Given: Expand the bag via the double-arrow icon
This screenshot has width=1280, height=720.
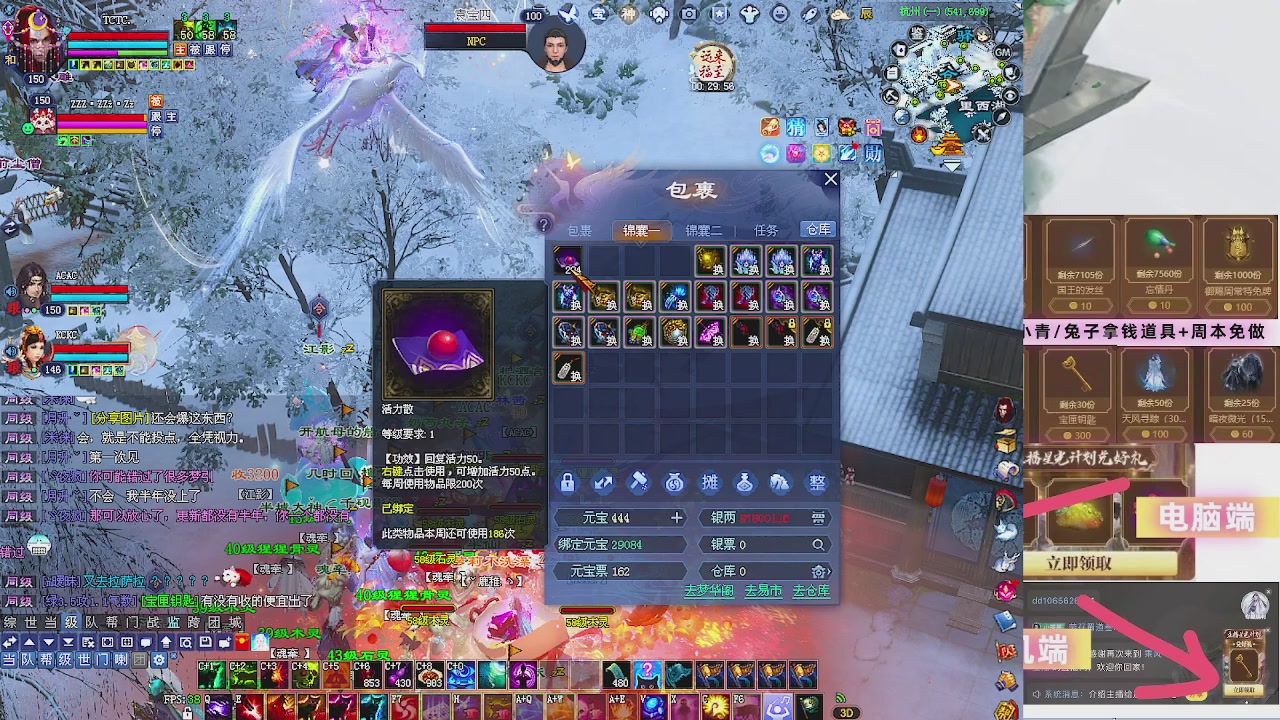Looking at the screenshot, I should pyautogui.click(x=602, y=483).
